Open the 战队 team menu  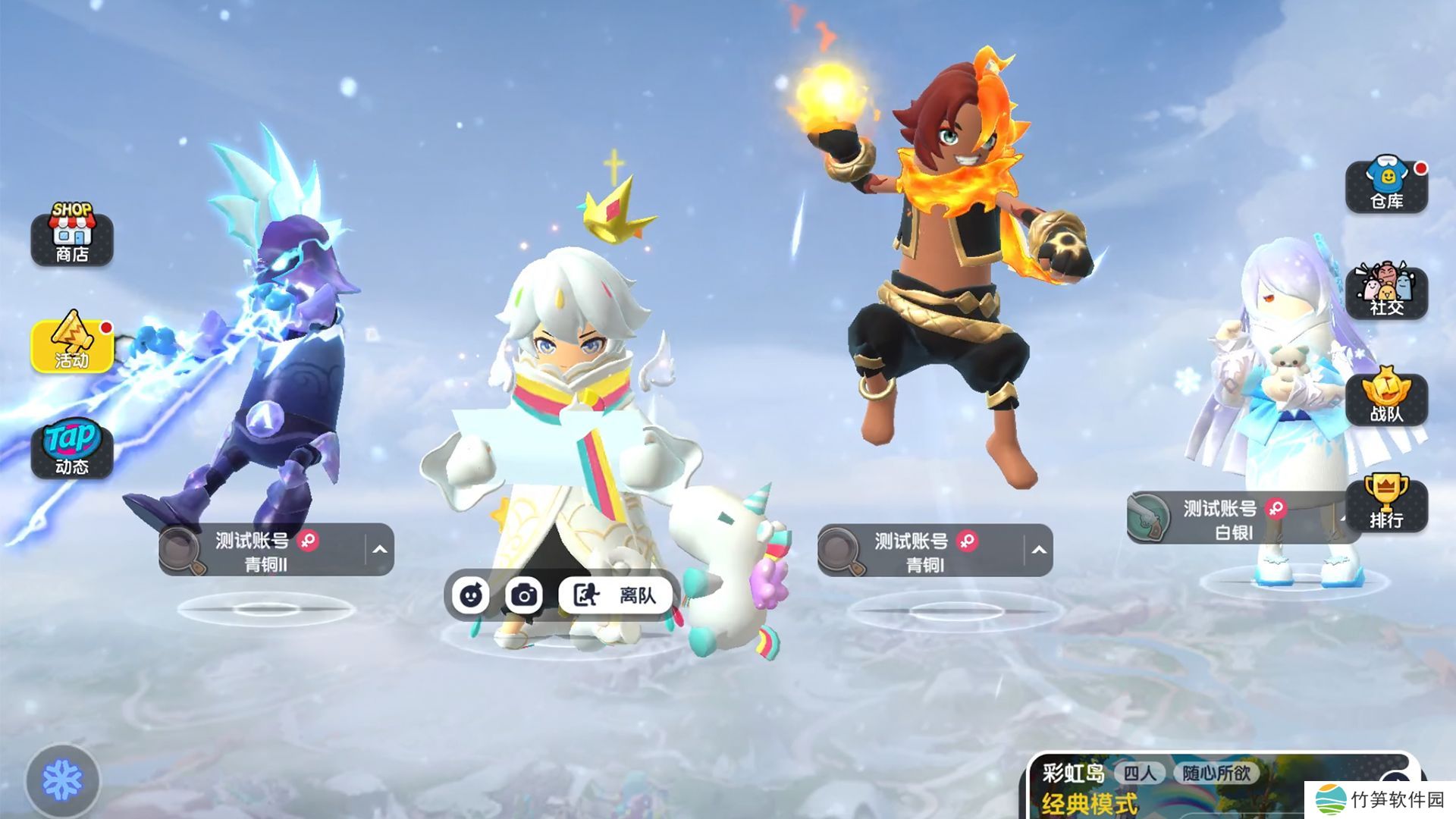1386,398
